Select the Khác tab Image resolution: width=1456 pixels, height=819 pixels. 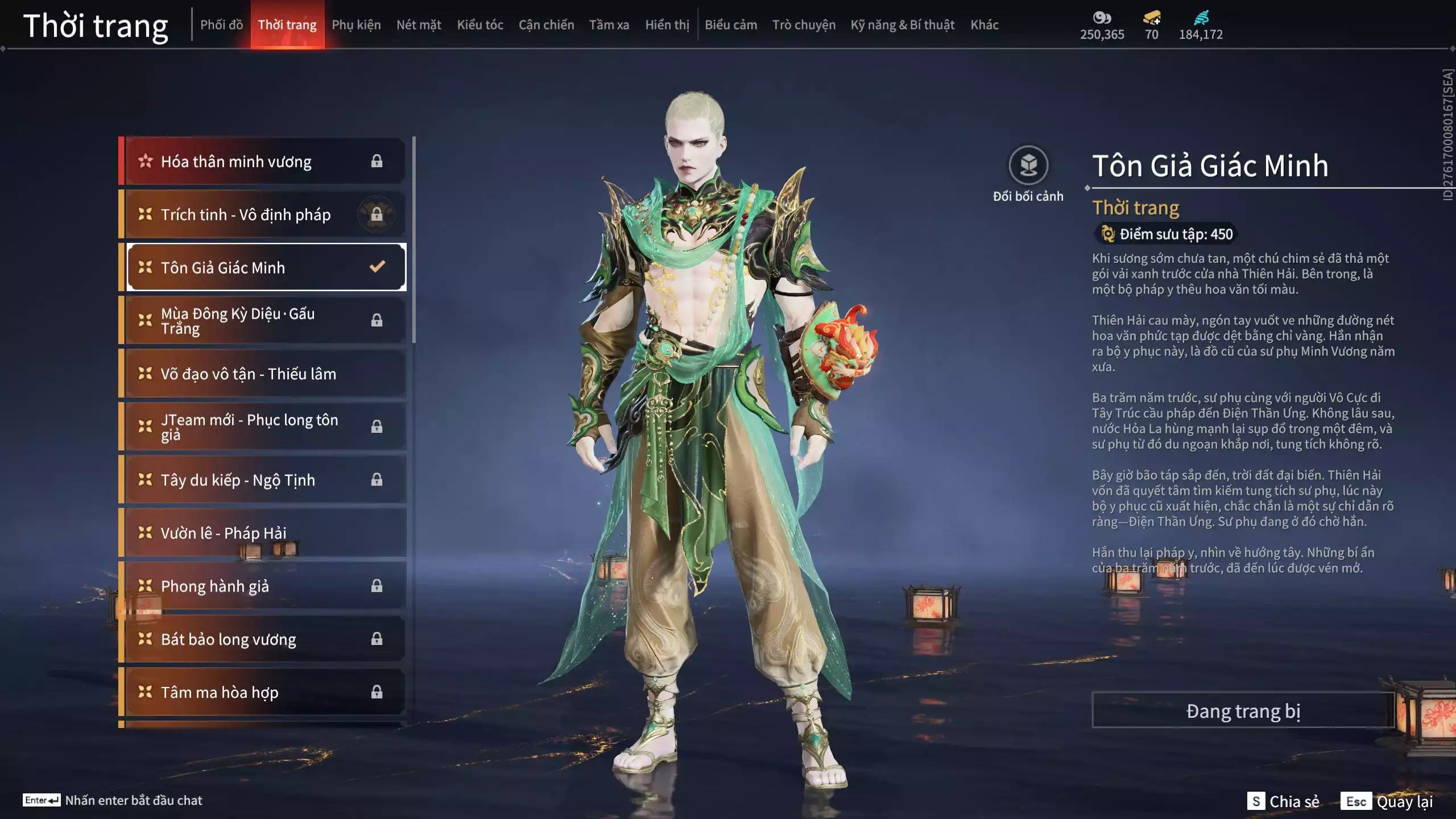pyautogui.click(x=984, y=25)
